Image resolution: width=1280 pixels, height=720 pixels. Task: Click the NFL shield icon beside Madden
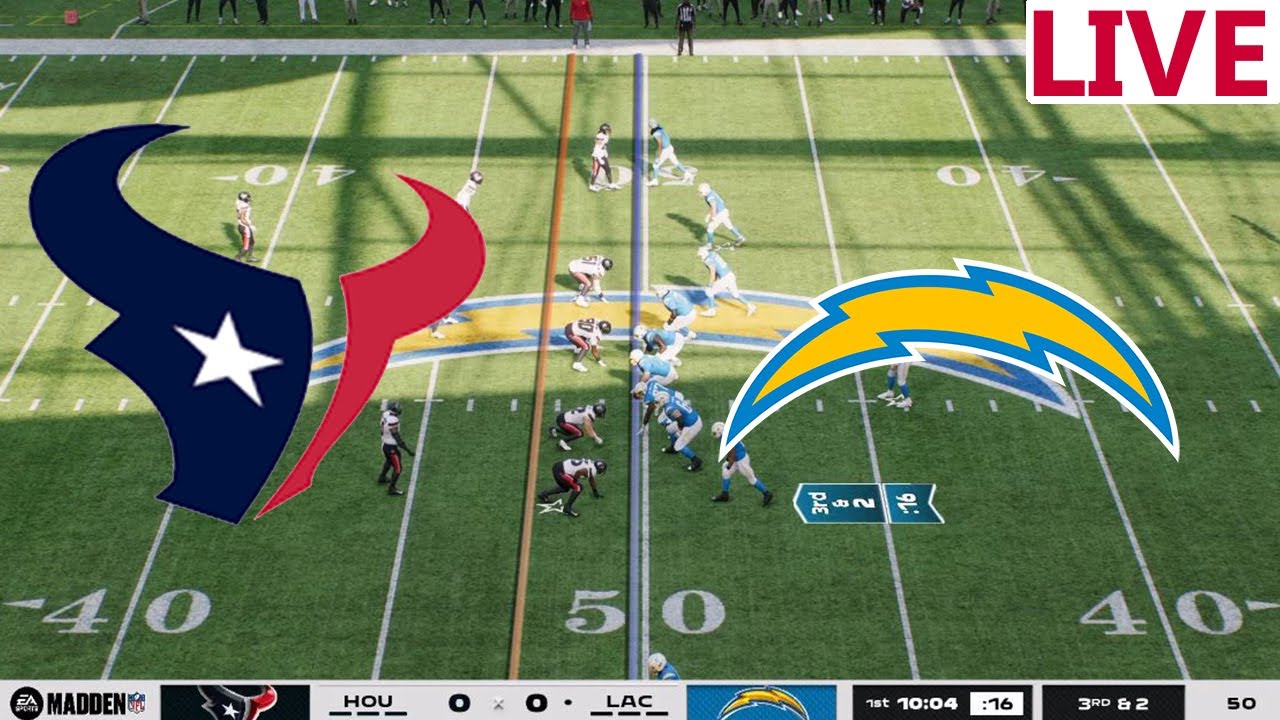pos(135,703)
